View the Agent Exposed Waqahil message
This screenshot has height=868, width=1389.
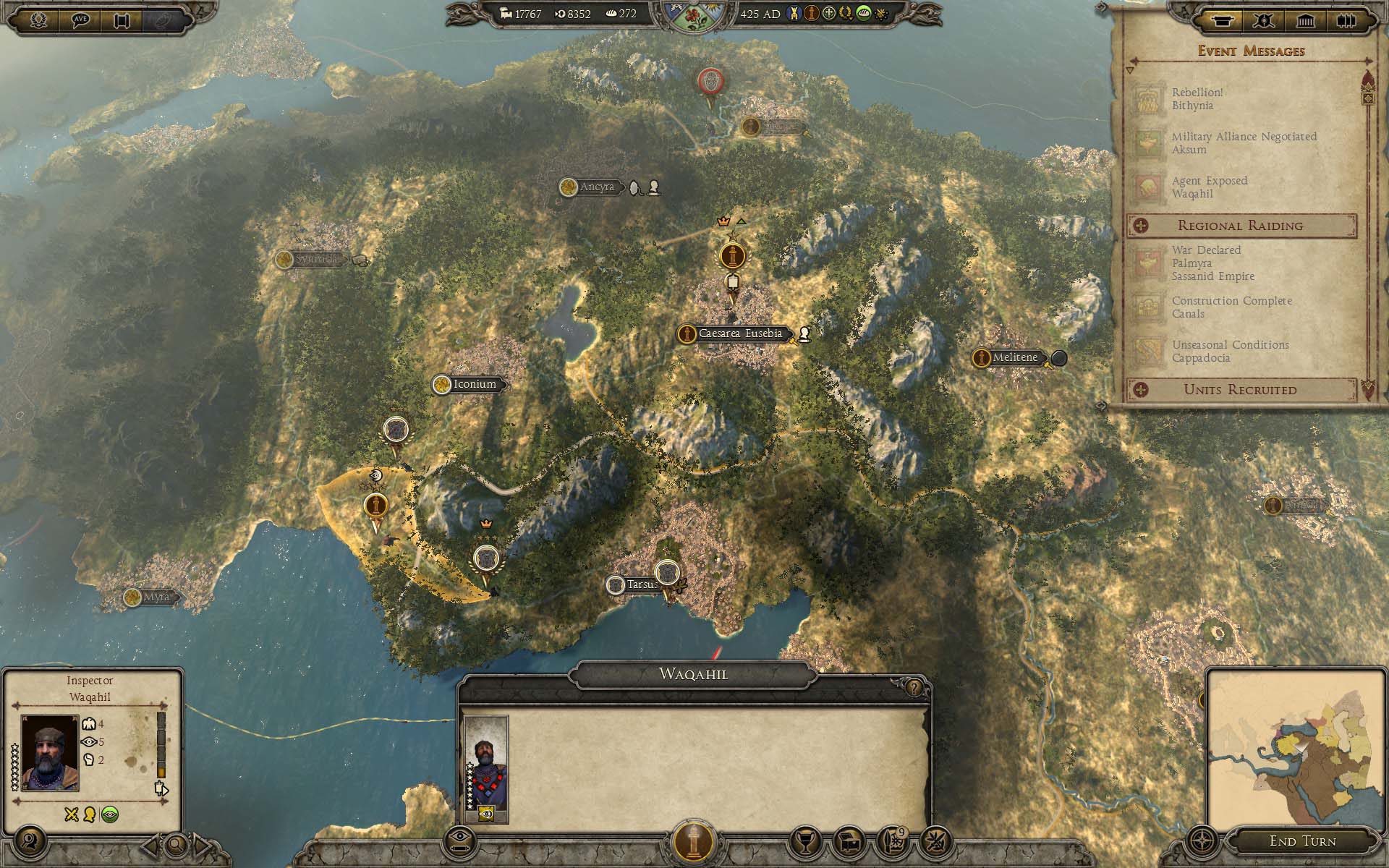point(1210,187)
